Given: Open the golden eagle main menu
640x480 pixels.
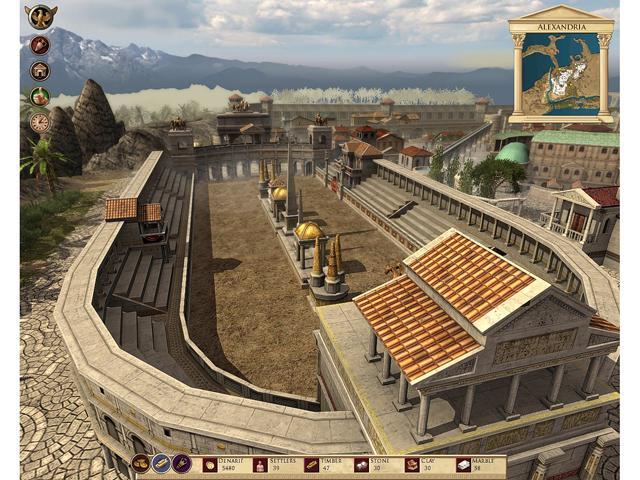Looking at the screenshot, I should (x=41, y=17).
